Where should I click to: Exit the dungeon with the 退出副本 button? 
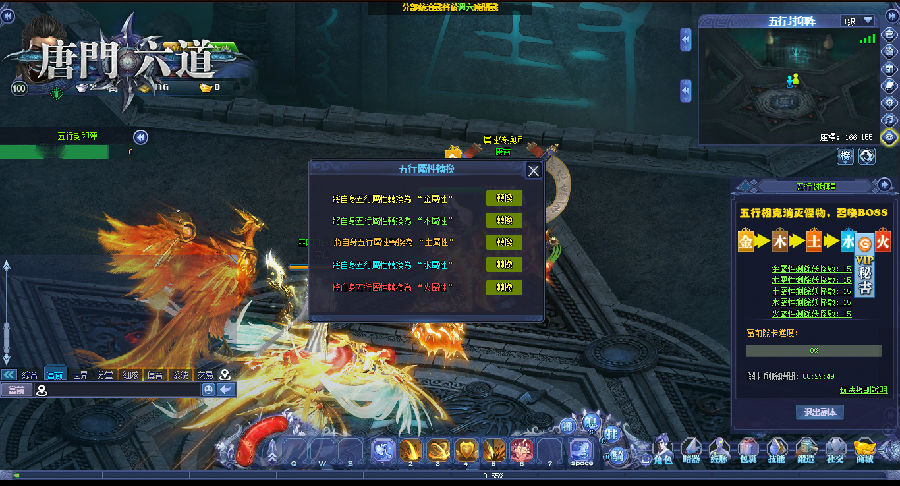(x=820, y=412)
